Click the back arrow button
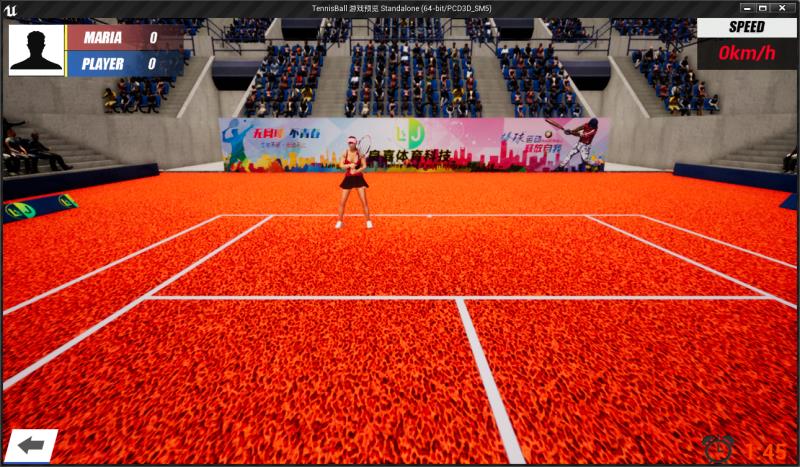The image size is (800, 467). [x=31, y=446]
